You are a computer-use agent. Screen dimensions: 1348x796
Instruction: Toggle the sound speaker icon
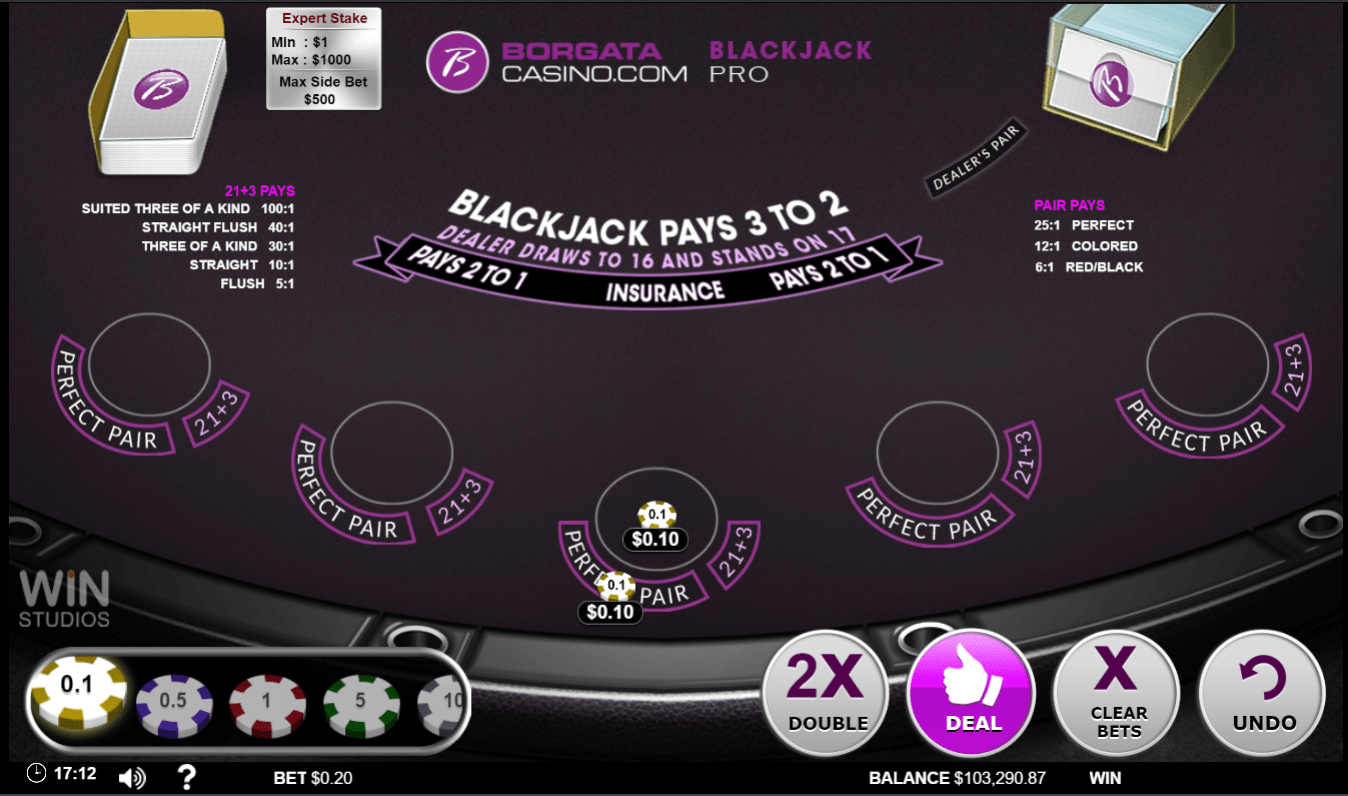tap(131, 777)
